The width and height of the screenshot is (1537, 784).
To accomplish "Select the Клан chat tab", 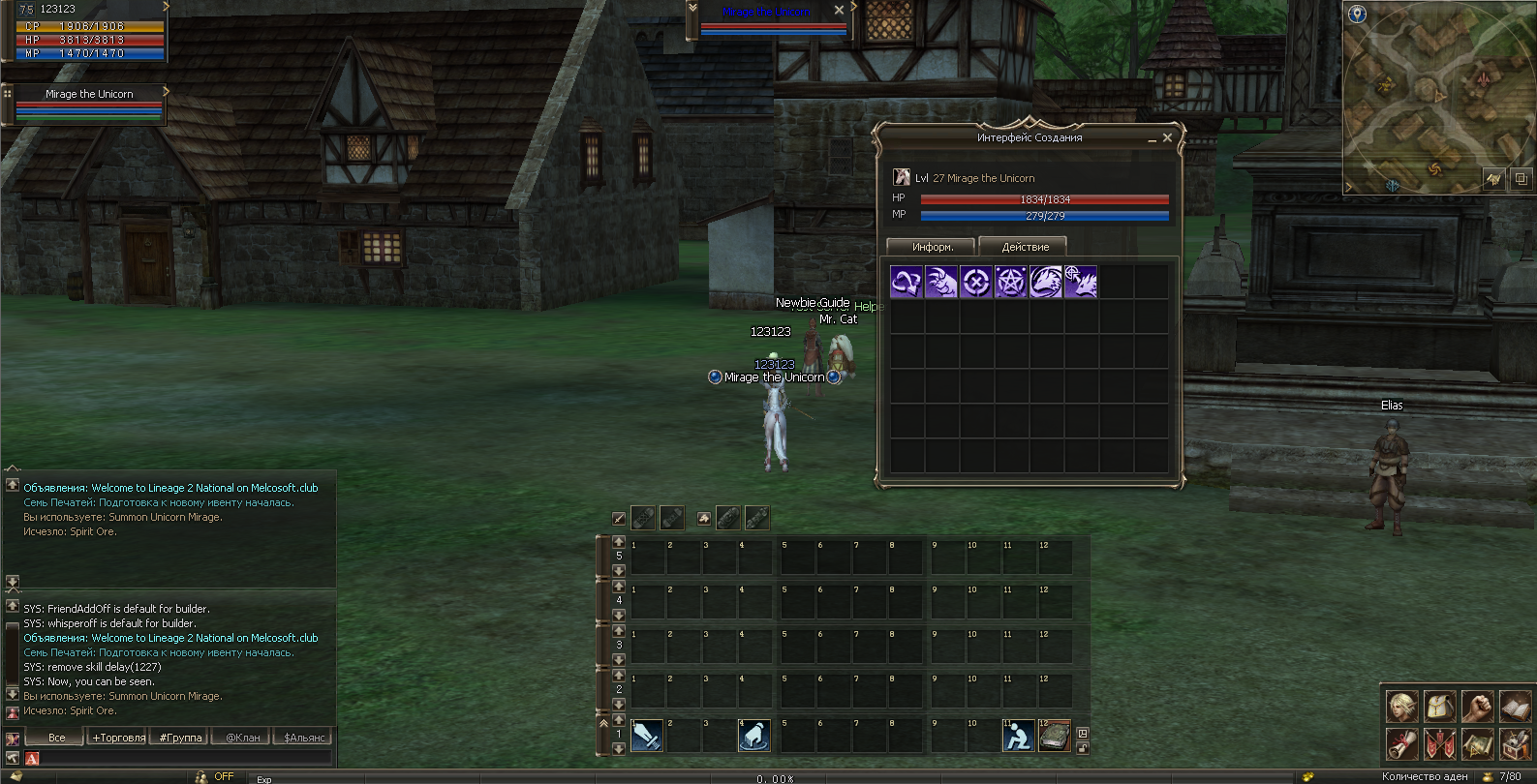I will click(x=242, y=738).
